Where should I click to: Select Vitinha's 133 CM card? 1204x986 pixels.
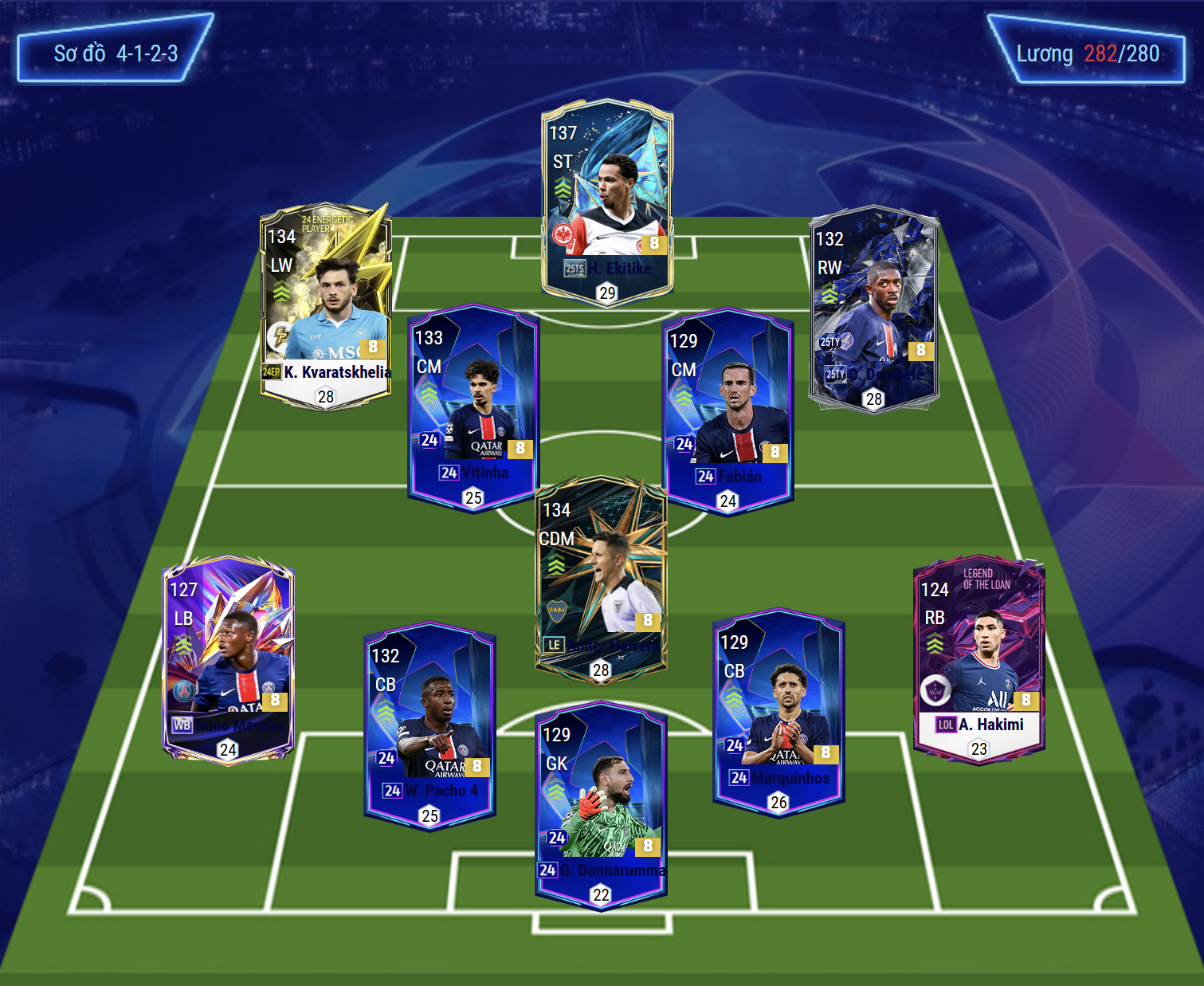[473, 407]
